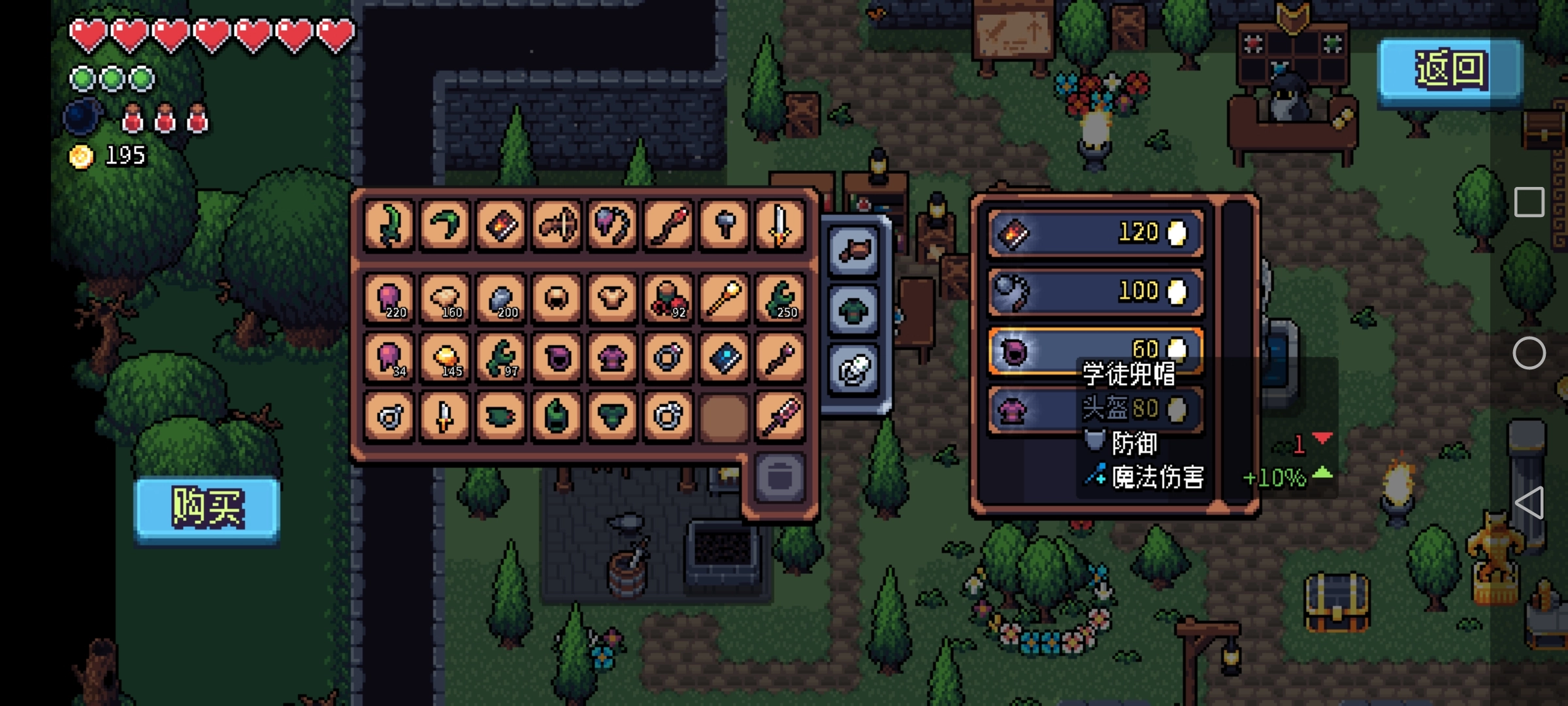1568x706 pixels.
Task: Click the 返回 (Back) button
Action: pyautogui.click(x=1450, y=69)
